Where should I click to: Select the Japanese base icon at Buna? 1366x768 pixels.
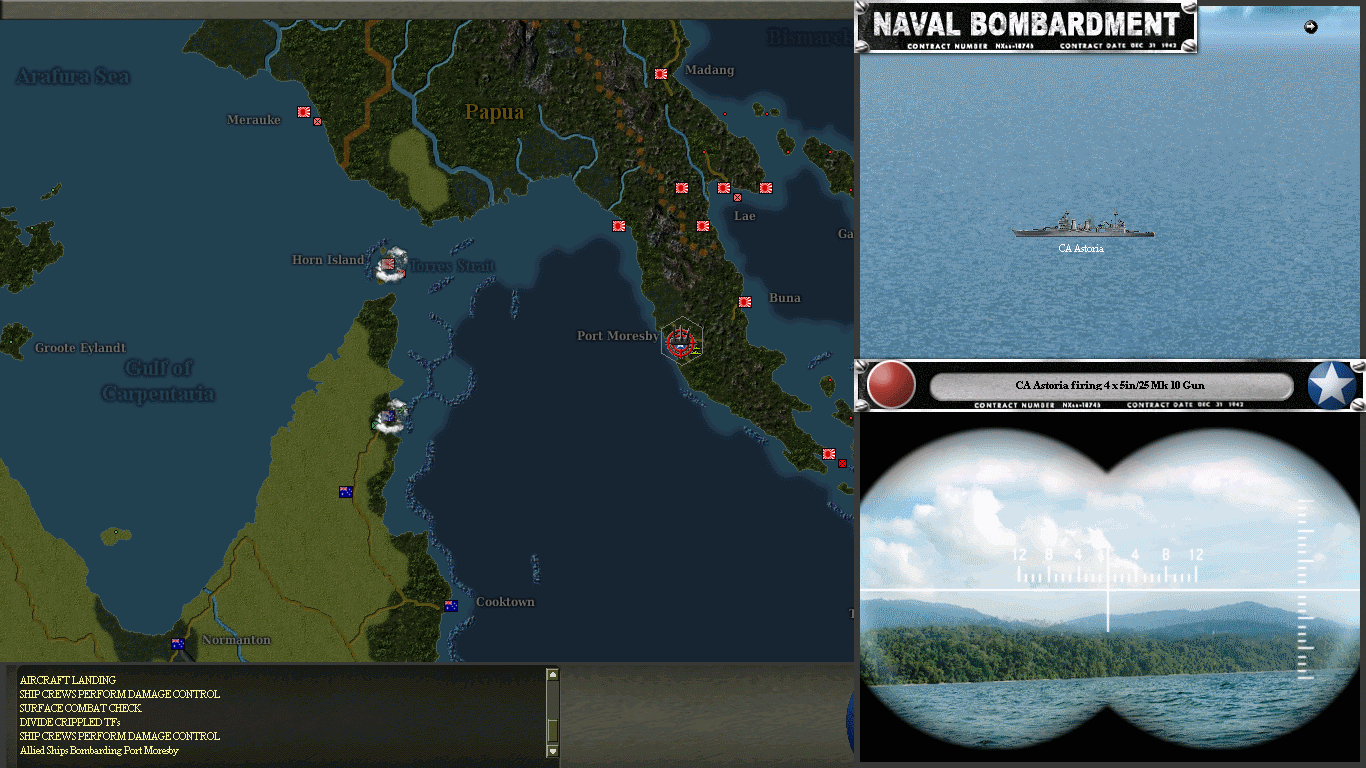(744, 301)
